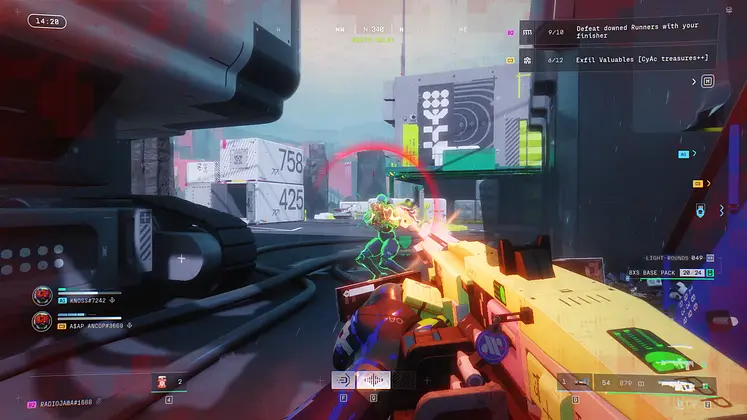Select squadmate KNOSS#7242's portrait

click(x=42, y=295)
